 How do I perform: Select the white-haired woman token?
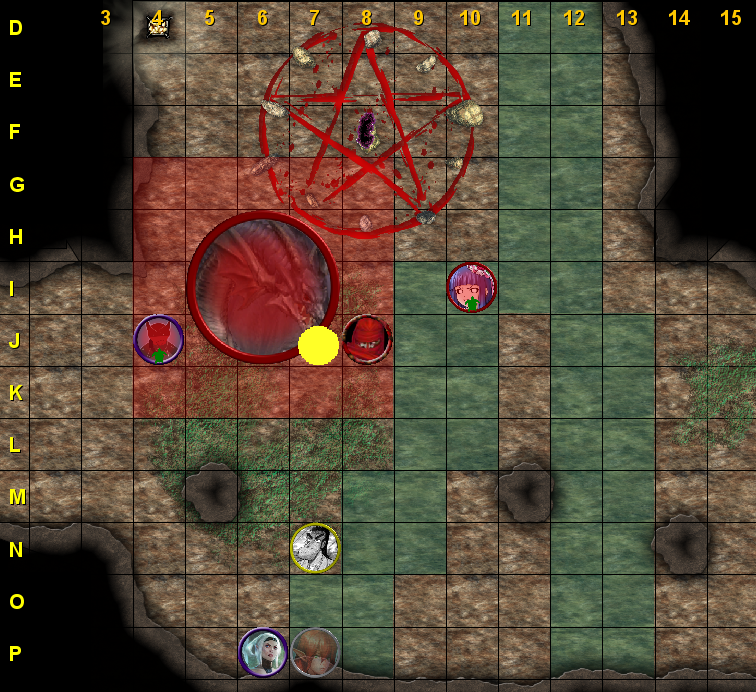[263, 652]
